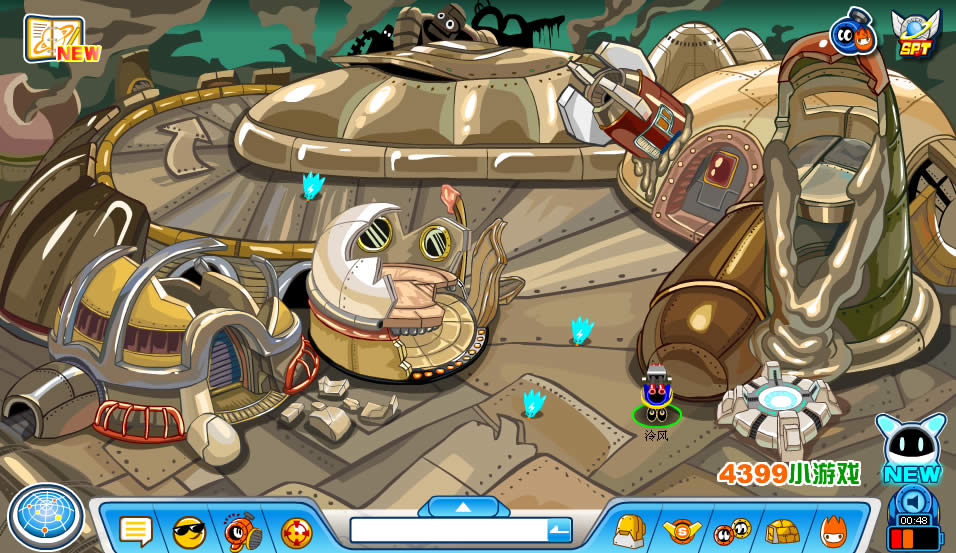Screen dimensions: 956x553
Task: Toggle the sound speaker button
Action: [914, 501]
